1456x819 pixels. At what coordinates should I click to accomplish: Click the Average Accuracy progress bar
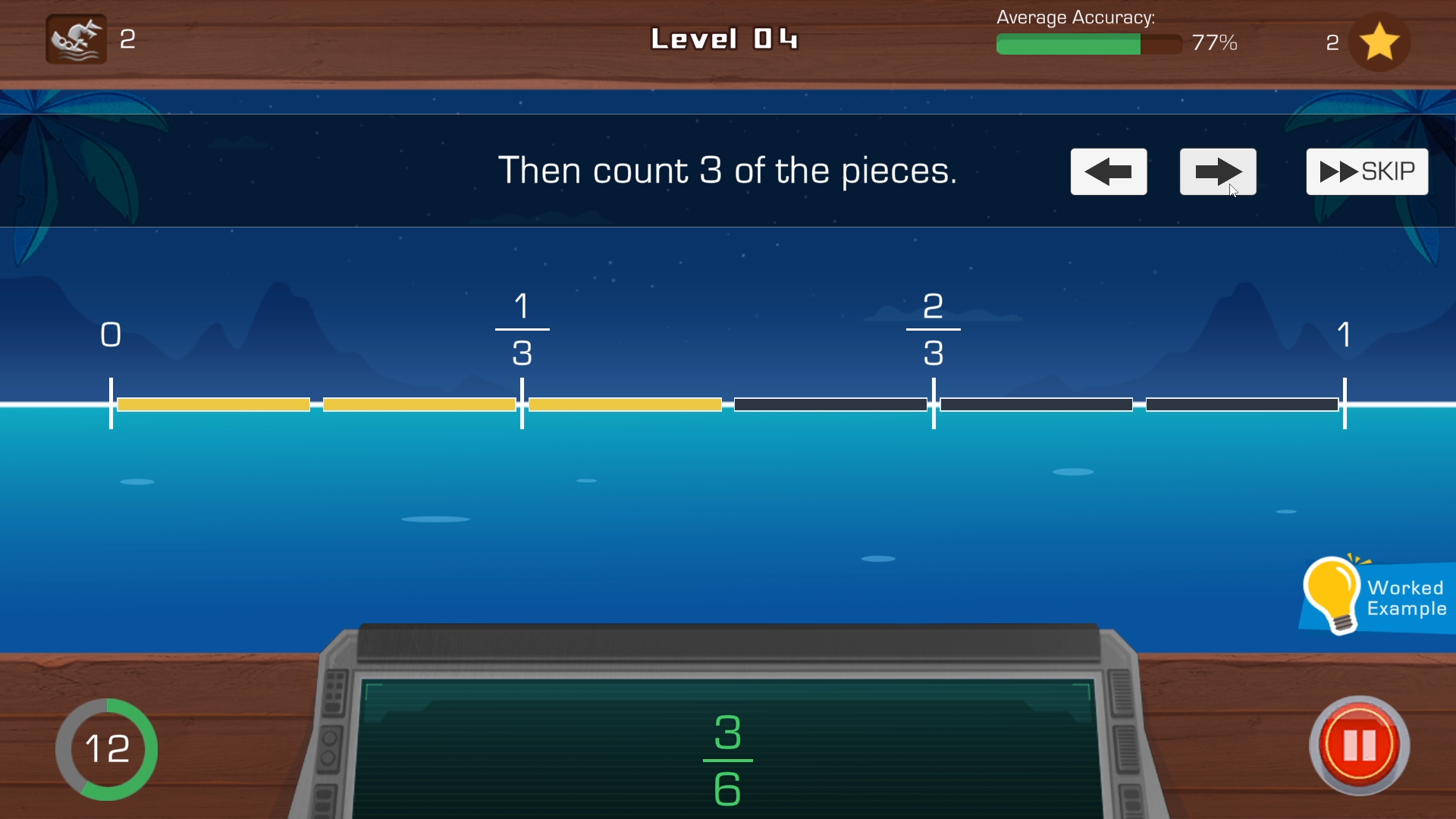pos(1088,44)
